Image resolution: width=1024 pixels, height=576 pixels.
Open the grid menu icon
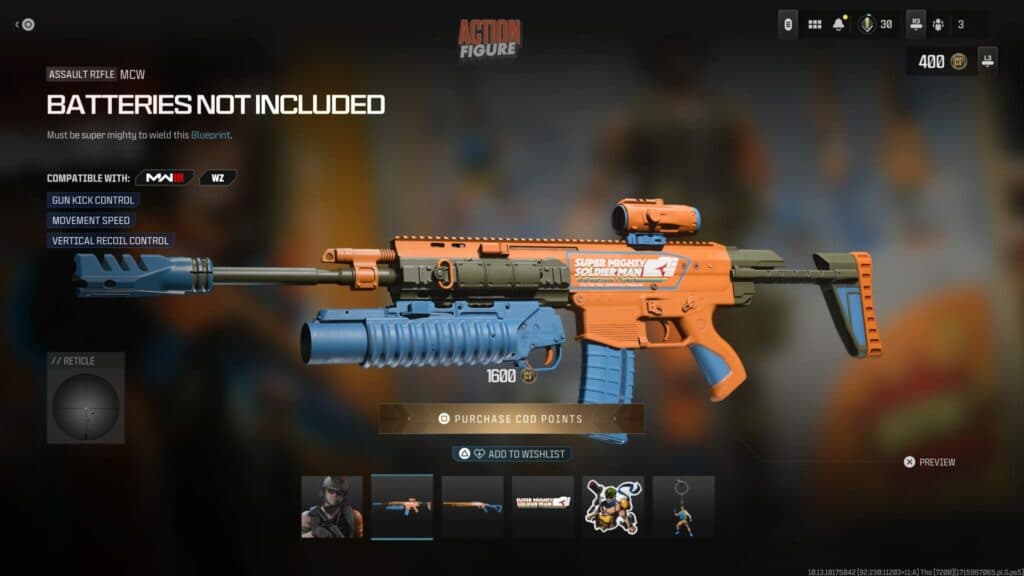coord(815,24)
